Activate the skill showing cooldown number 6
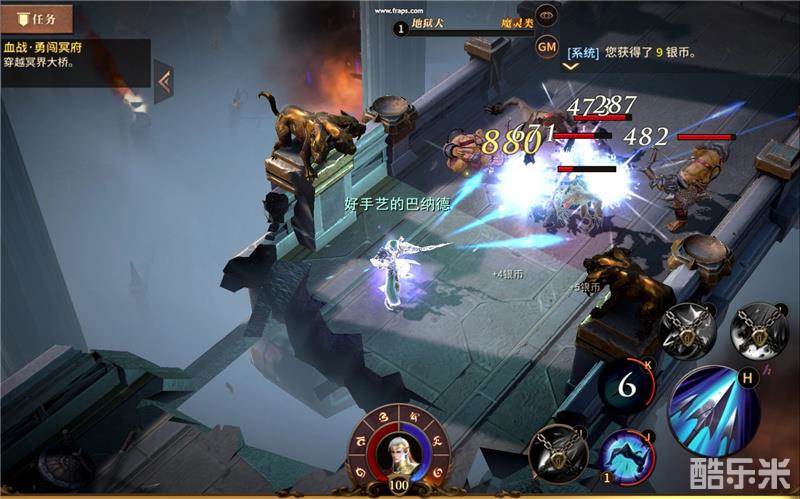The height and width of the screenshot is (499, 800). coord(625,385)
